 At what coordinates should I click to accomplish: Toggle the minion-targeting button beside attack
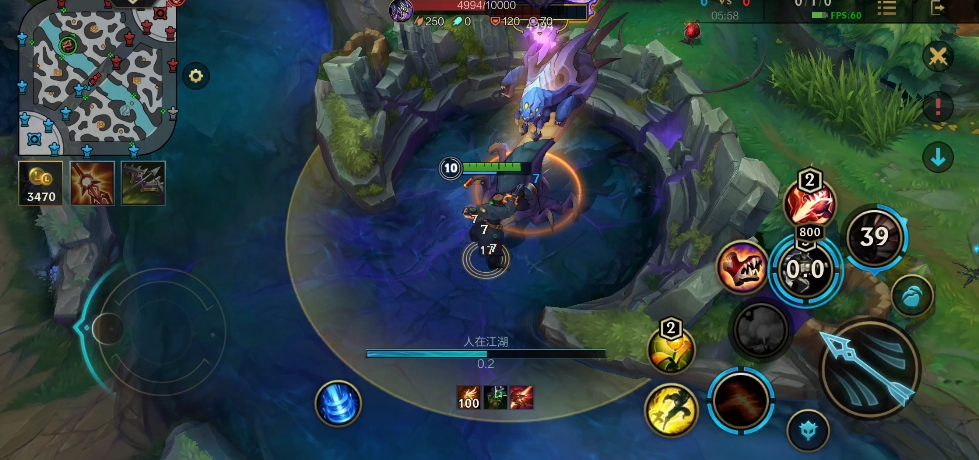[912, 295]
